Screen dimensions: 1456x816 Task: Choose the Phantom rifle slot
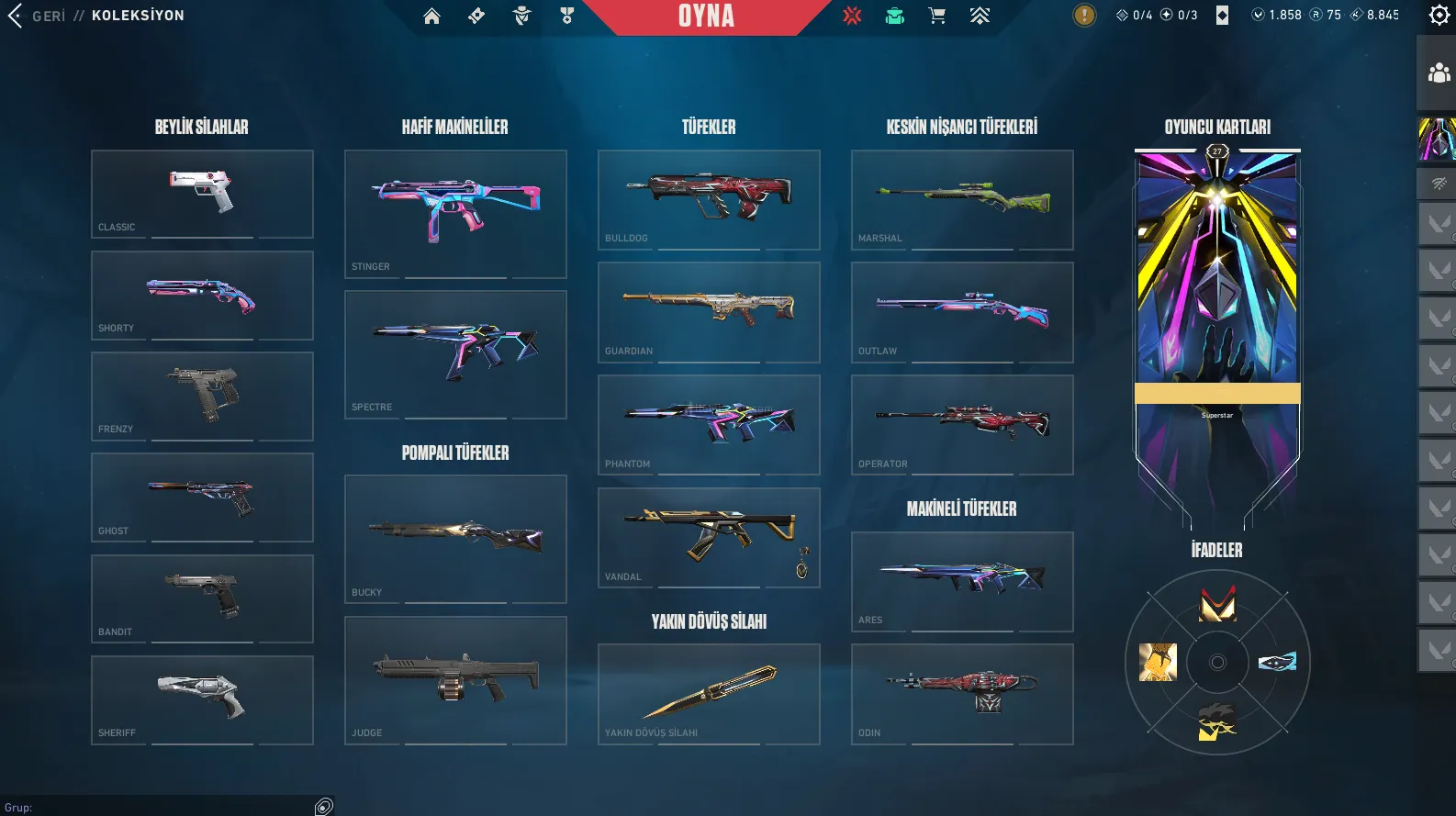click(x=709, y=424)
